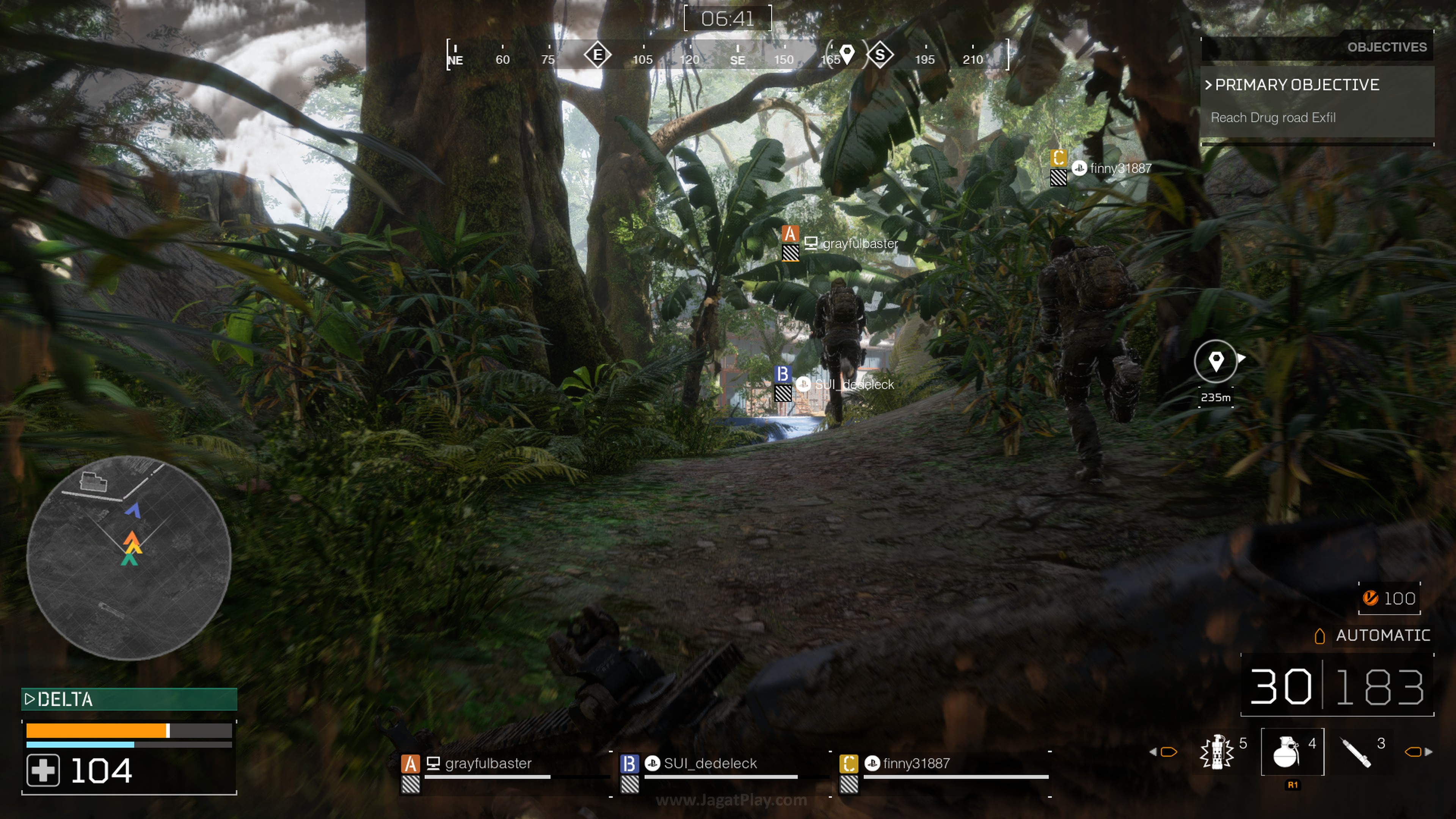The image size is (1456, 819).
Task: Select squadmate SUI_dedeleck in the squad bar
Action: (x=709, y=764)
